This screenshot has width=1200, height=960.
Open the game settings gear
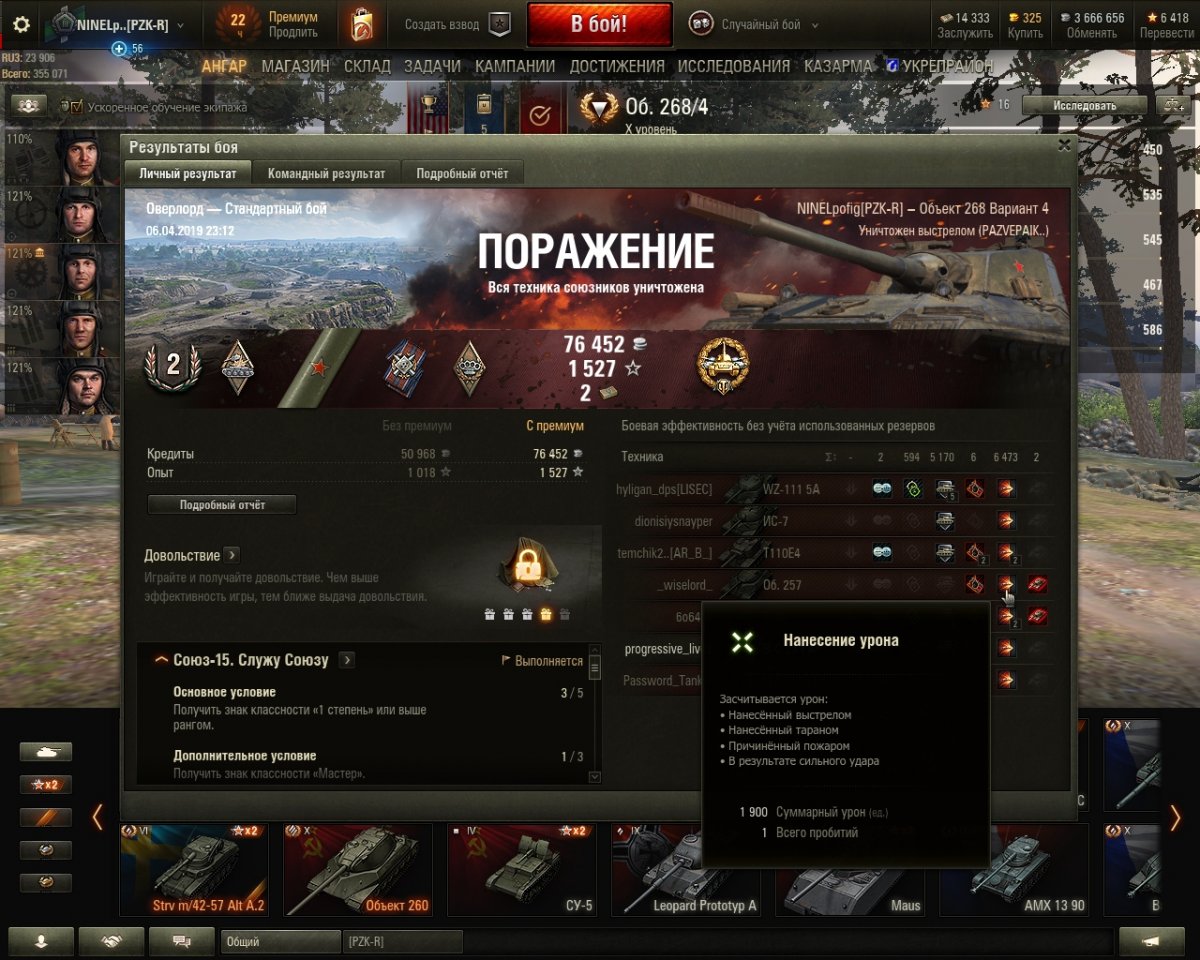[x=21, y=25]
